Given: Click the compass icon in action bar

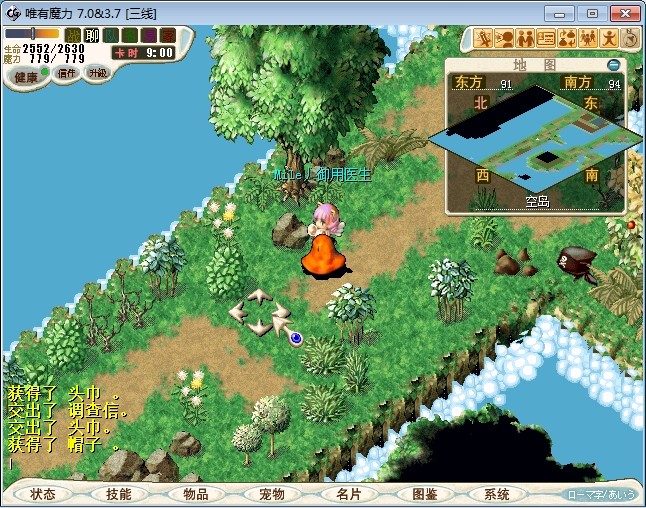Looking at the screenshot, I should [631, 39].
